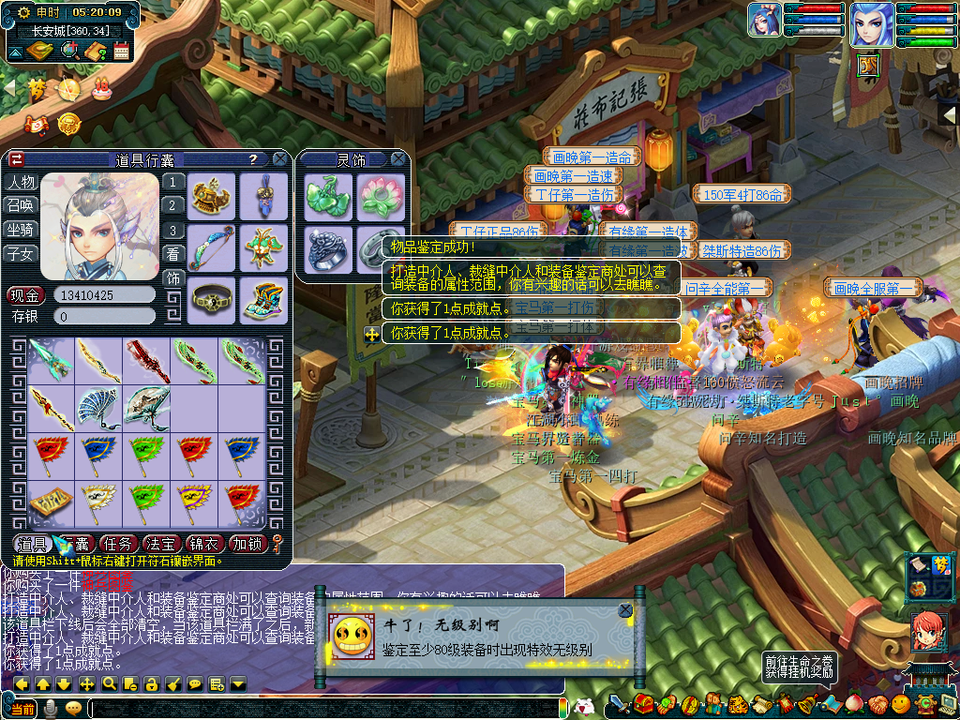Switch to the 召唤 summon tab

21,206
